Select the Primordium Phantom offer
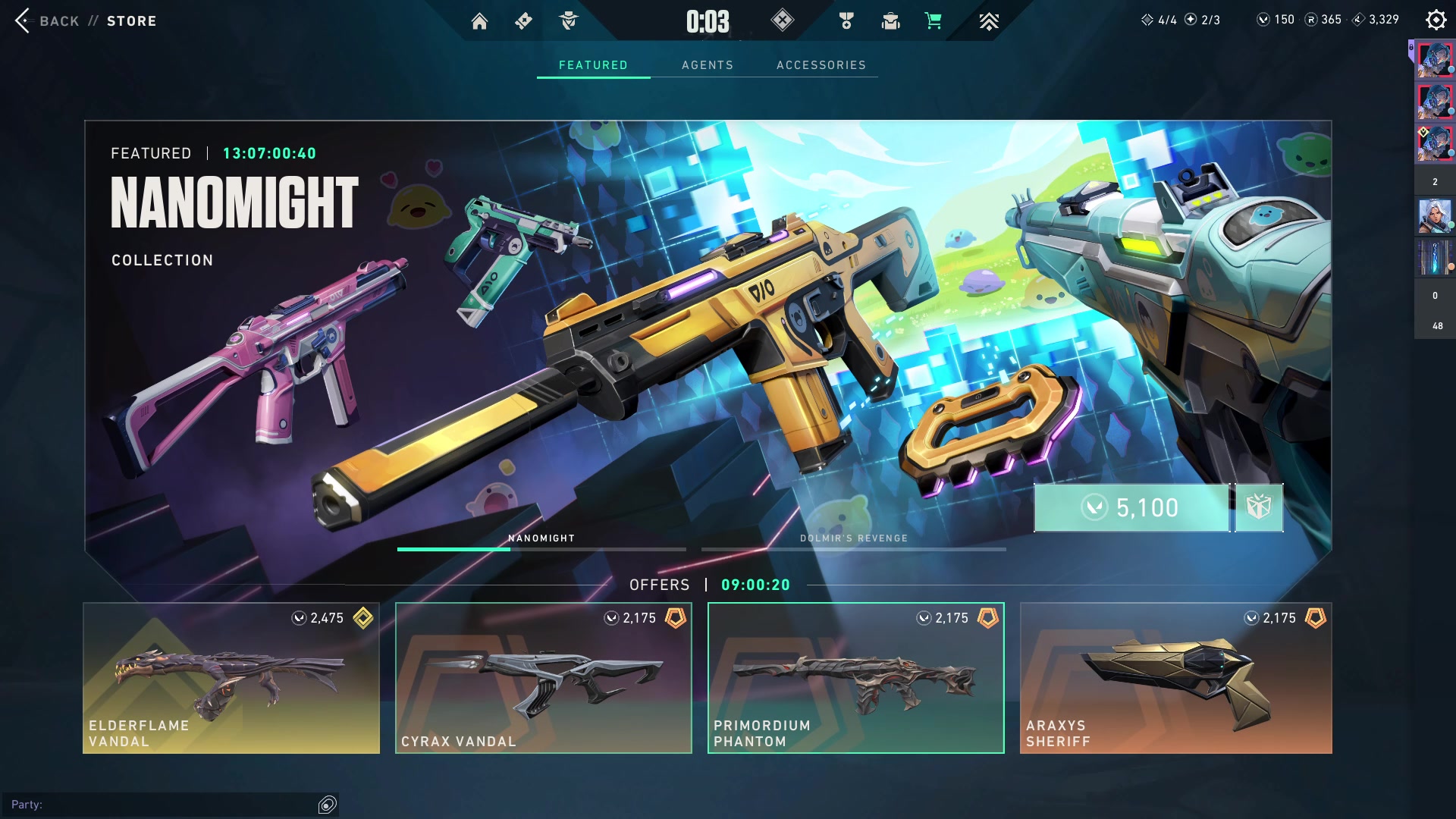Viewport: 1456px width, 819px height. [x=856, y=678]
